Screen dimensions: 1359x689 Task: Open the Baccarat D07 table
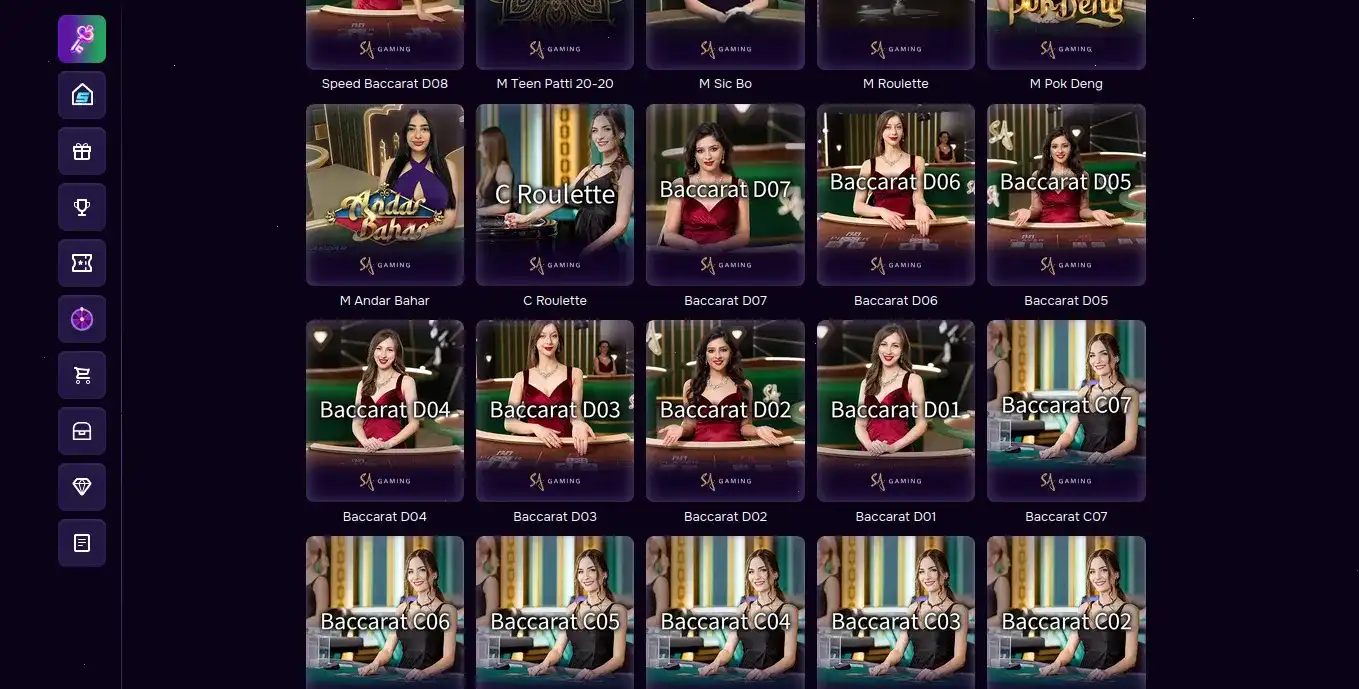pyautogui.click(x=725, y=195)
